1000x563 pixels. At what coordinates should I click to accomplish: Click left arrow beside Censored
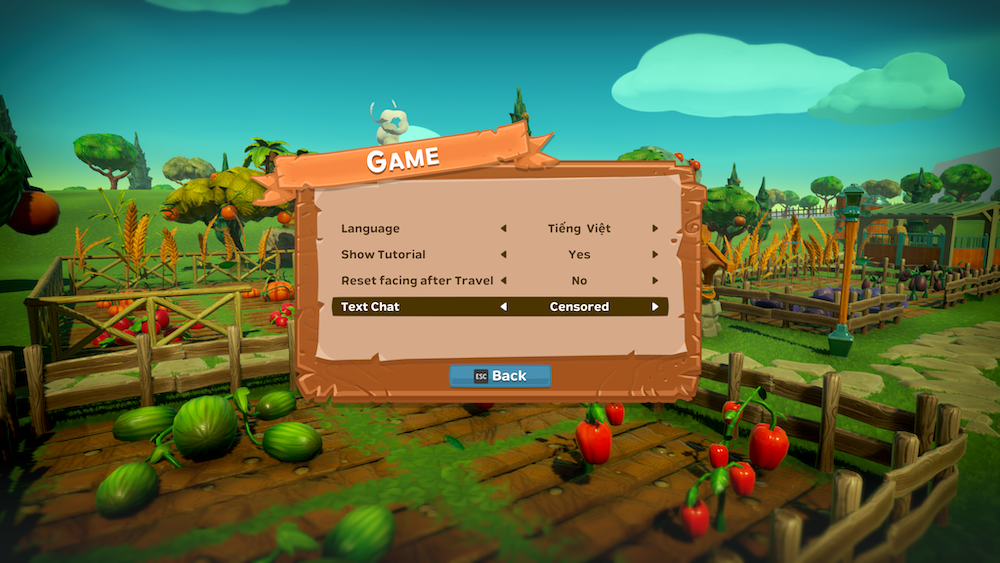[503, 307]
